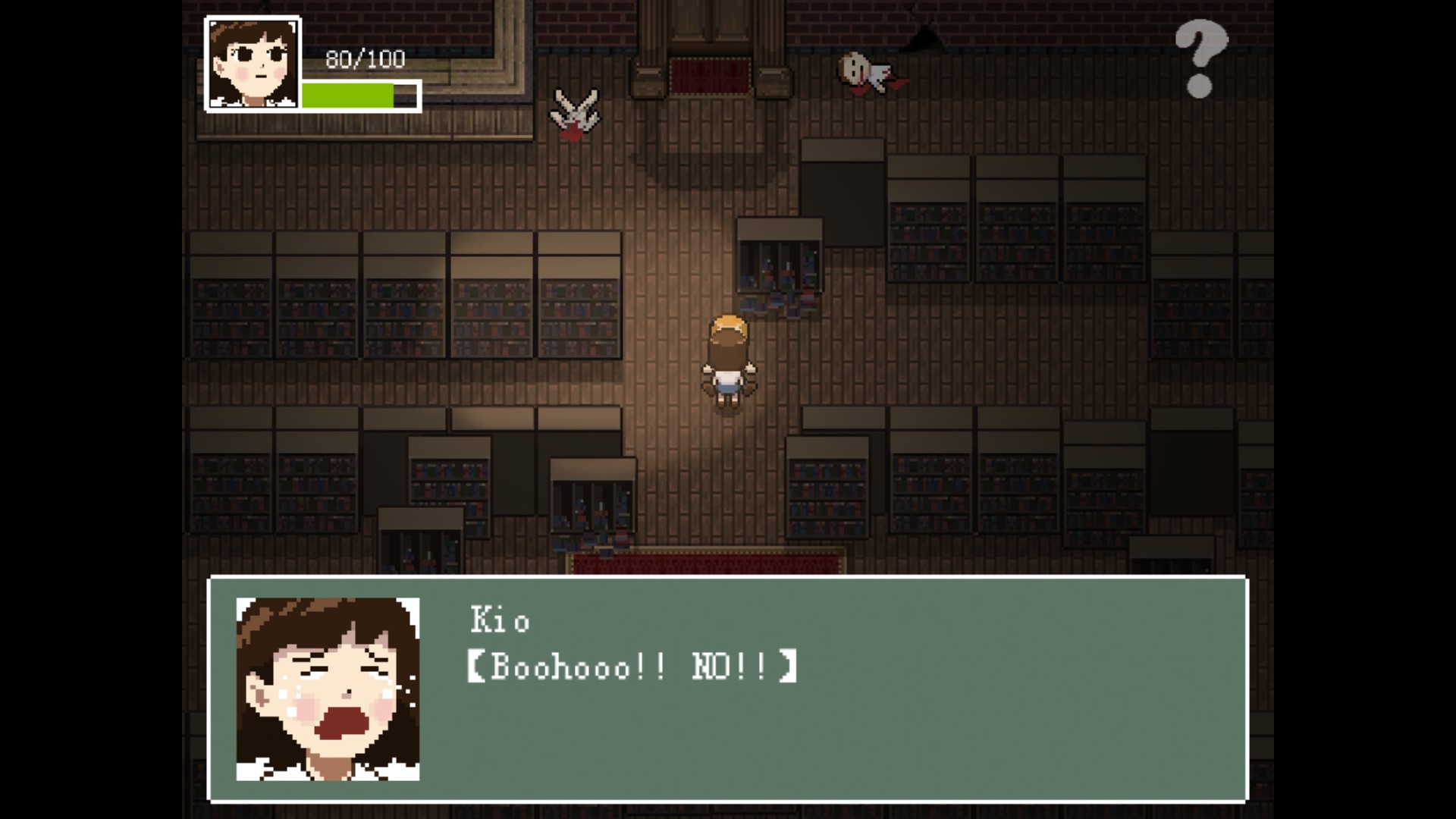Click the small bookshelf beside the character
Screen dimensions: 1456x819
(x=780, y=265)
